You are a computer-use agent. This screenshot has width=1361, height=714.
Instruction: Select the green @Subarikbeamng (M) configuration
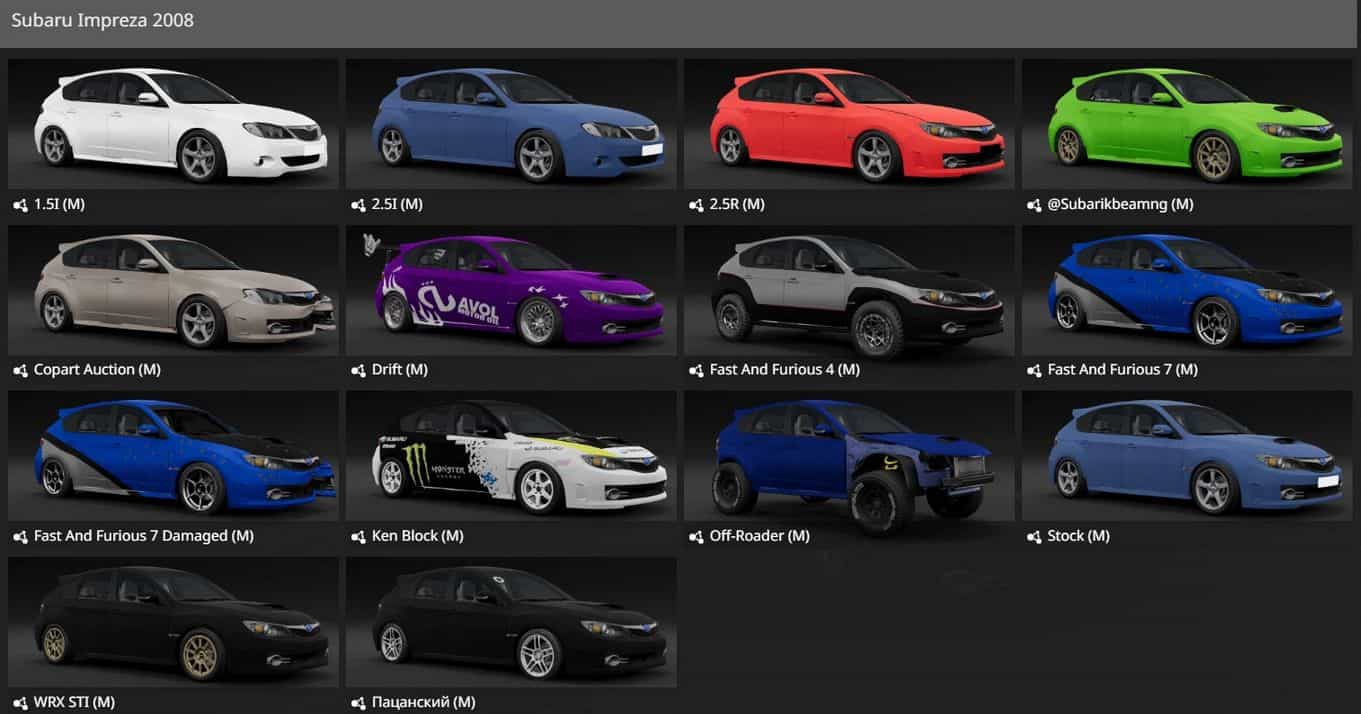(x=1187, y=124)
